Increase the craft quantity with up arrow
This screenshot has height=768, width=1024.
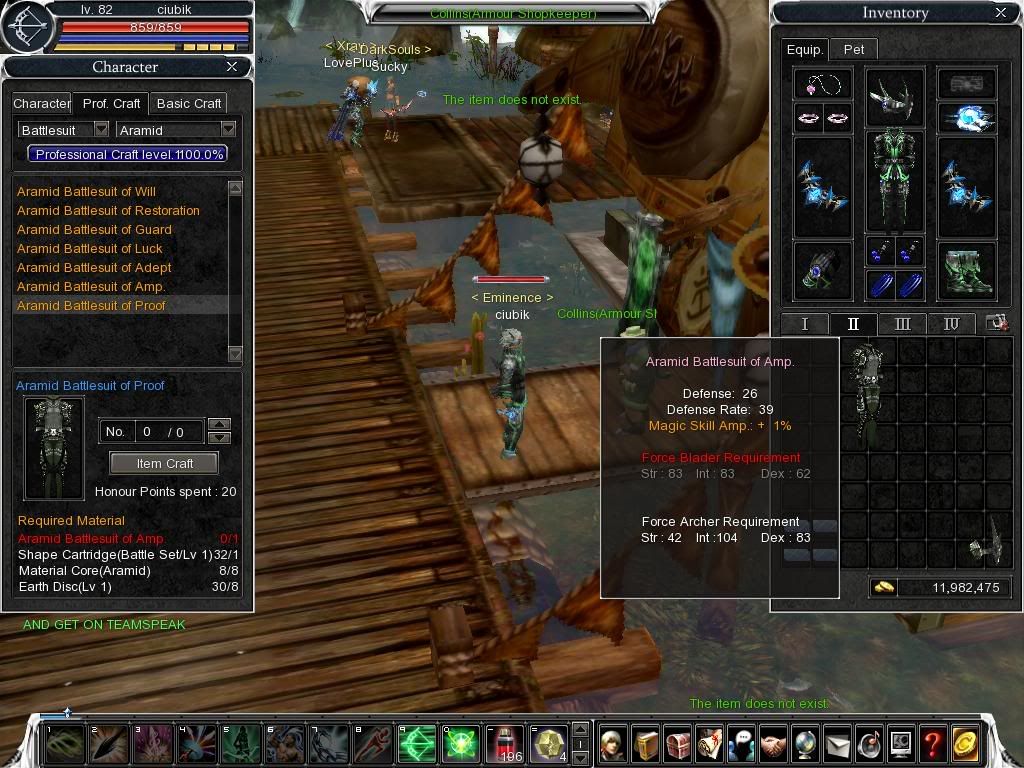coord(220,425)
